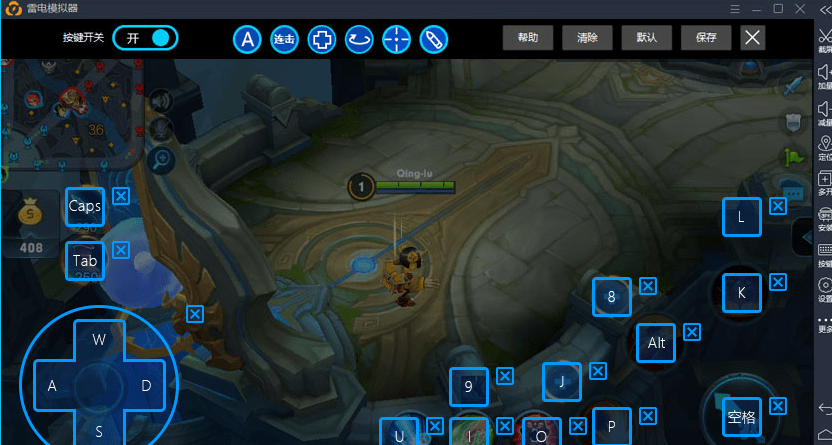
Task: Select the Caps key binding
Action: click(85, 207)
